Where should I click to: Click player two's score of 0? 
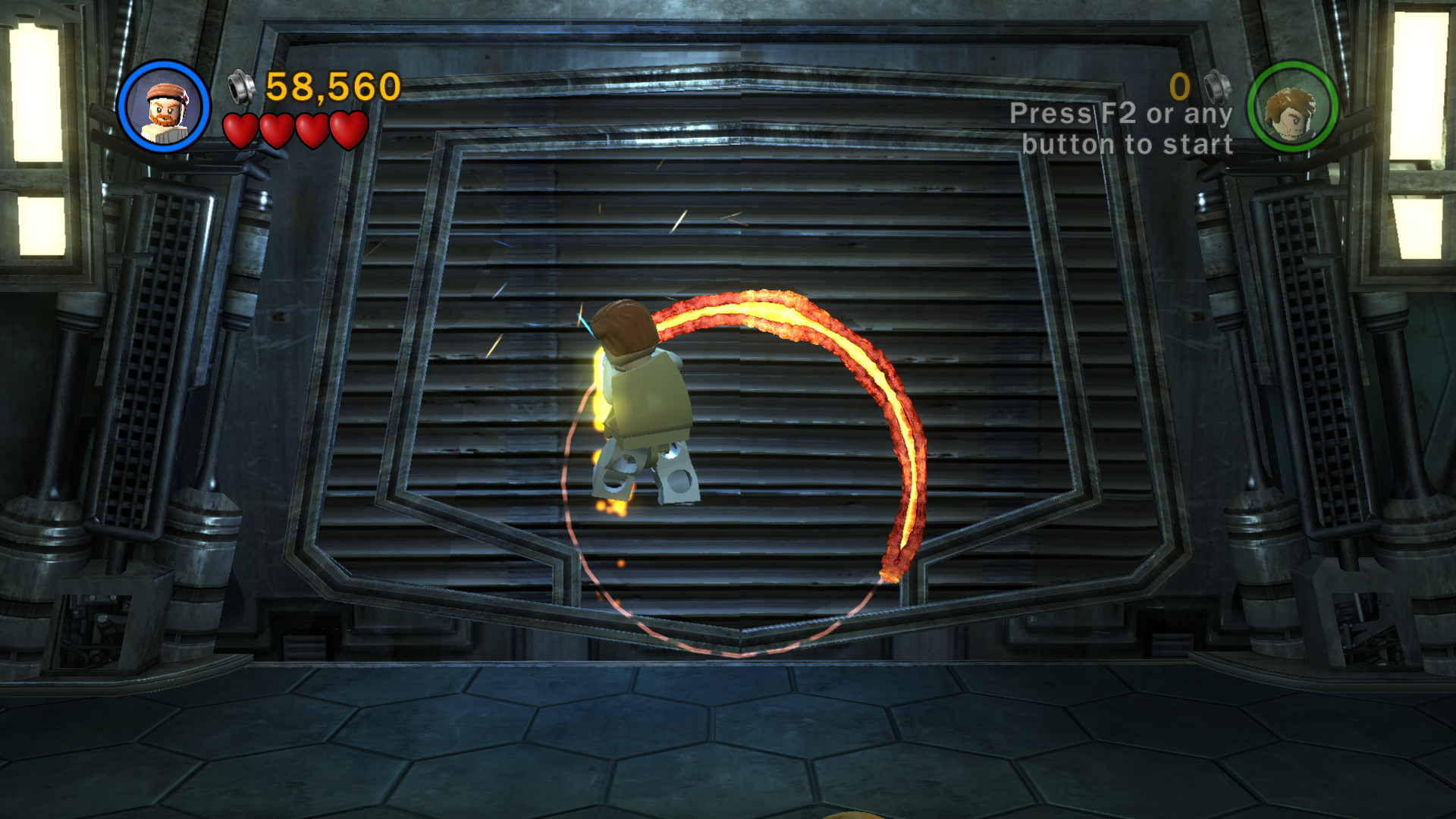pos(1178,86)
